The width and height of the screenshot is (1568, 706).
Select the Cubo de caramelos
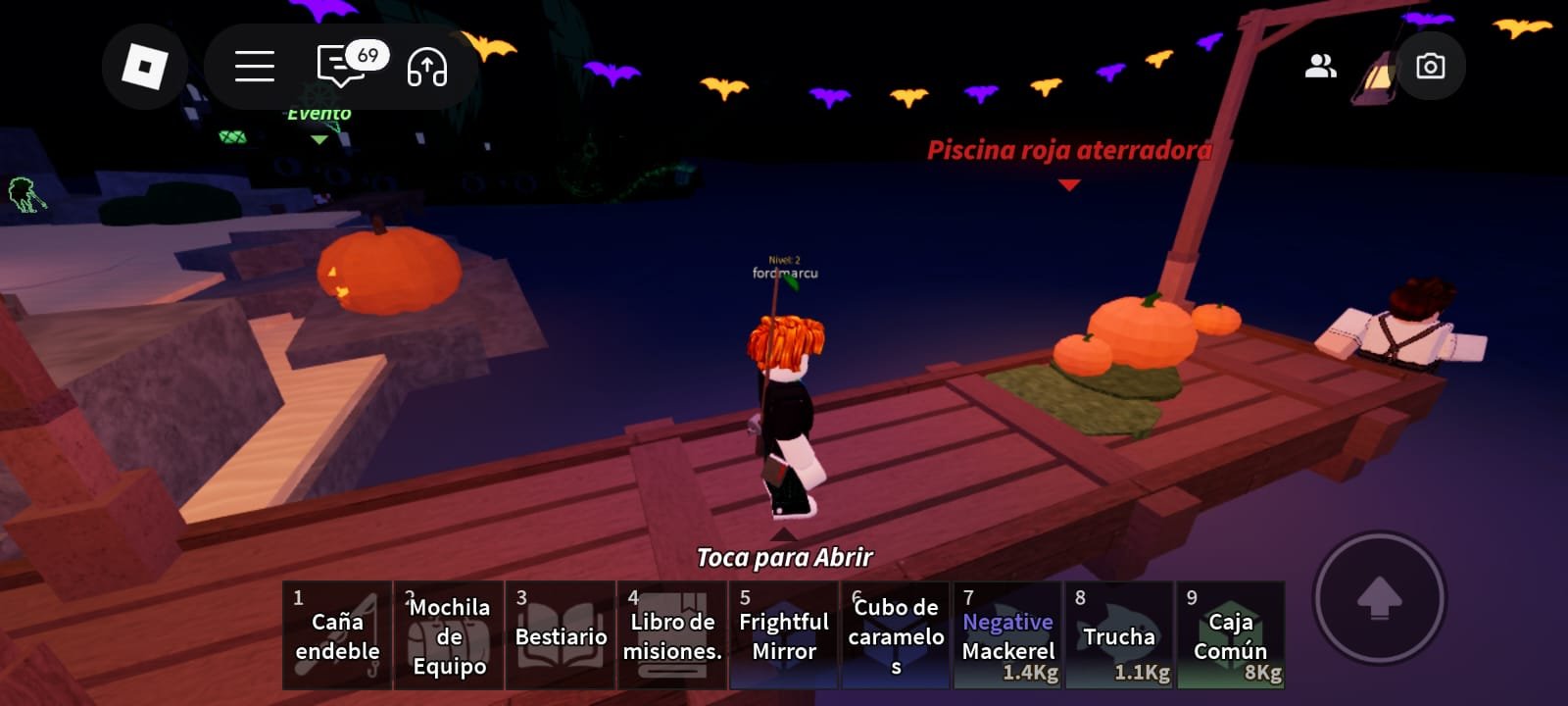click(895, 633)
